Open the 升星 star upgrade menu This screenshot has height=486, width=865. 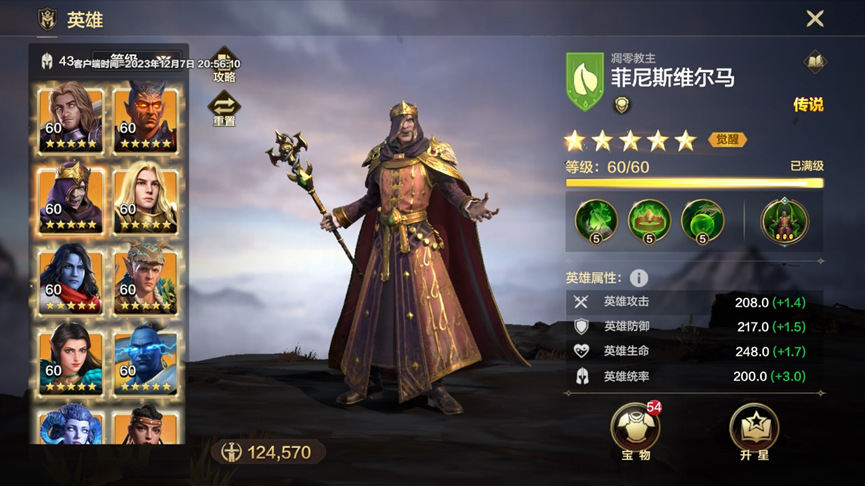pos(754,428)
